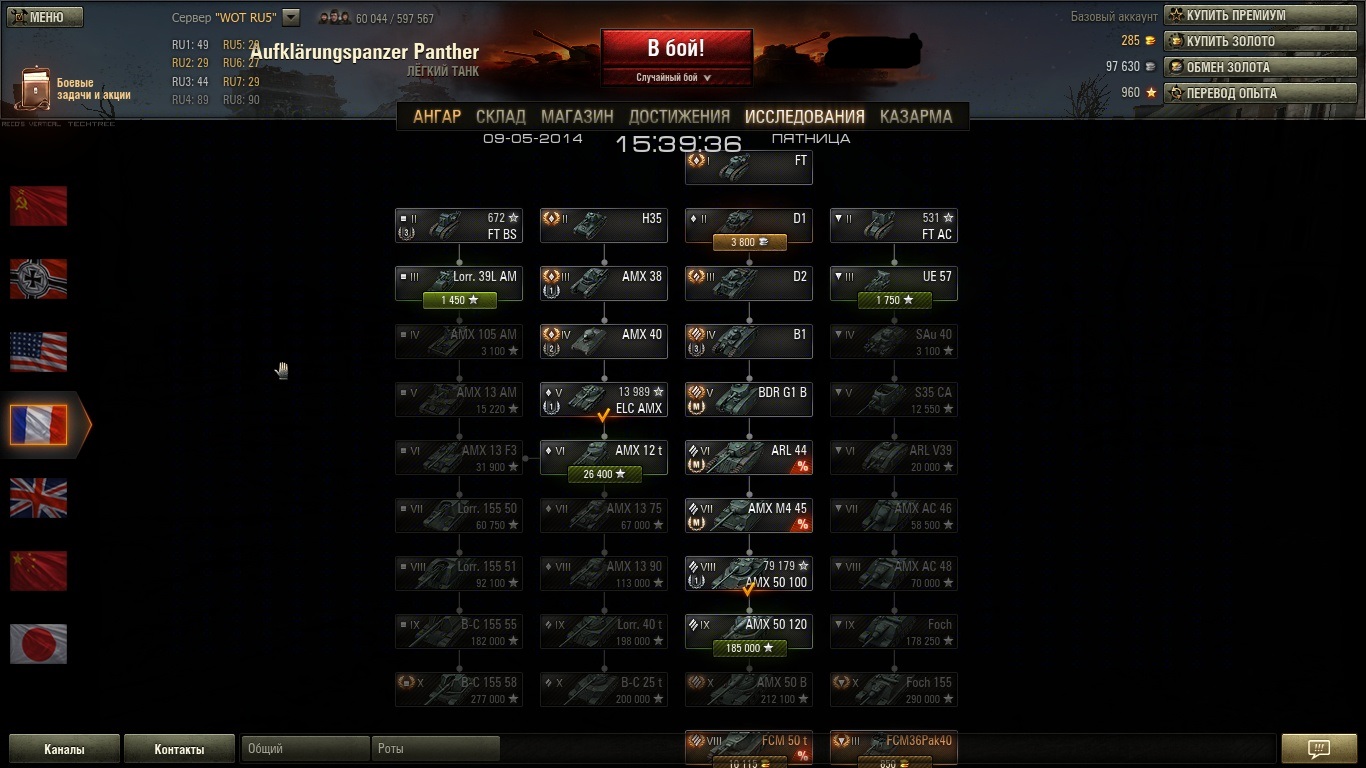Choose the USA flag nation tree
Image resolution: width=1366 pixels, height=768 pixels.
click(x=38, y=352)
